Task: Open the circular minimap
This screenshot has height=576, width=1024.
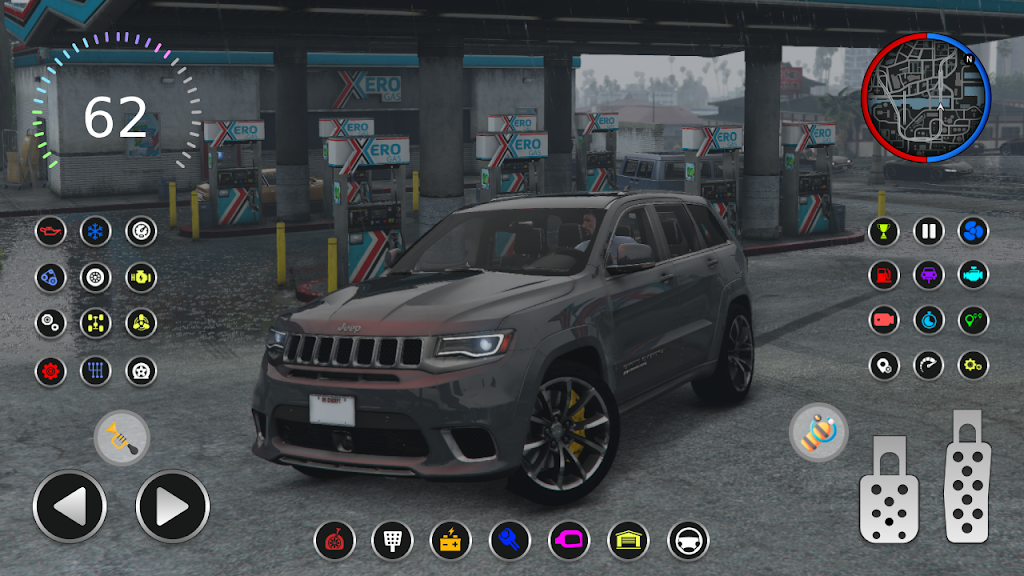Action: tap(925, 97)
